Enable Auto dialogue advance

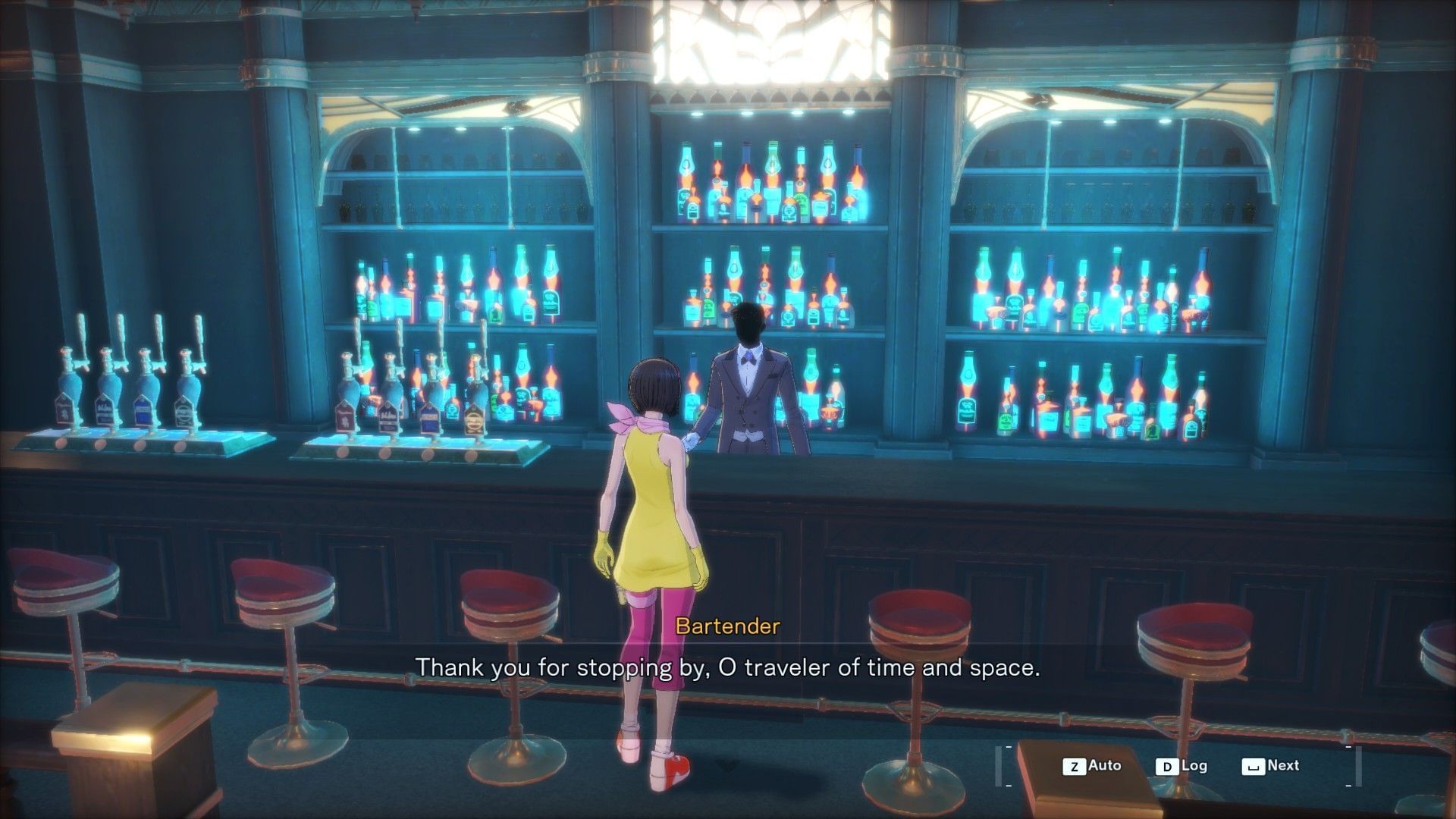pos(1092,766)
